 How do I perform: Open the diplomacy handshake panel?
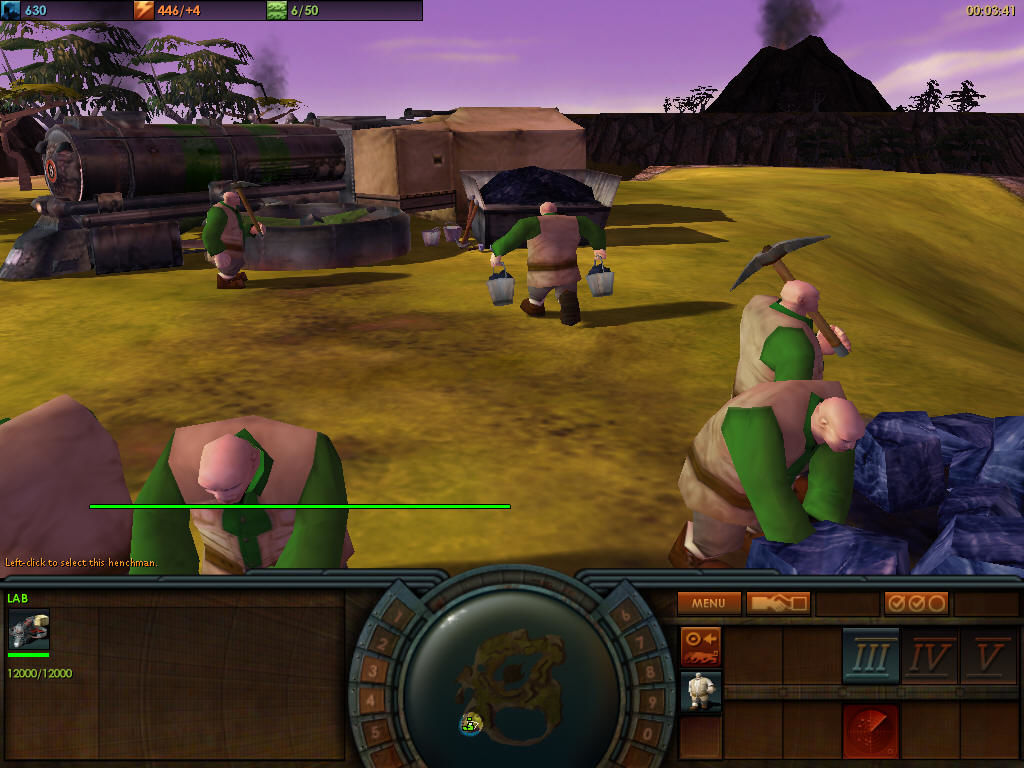click(x=778, y=603)
